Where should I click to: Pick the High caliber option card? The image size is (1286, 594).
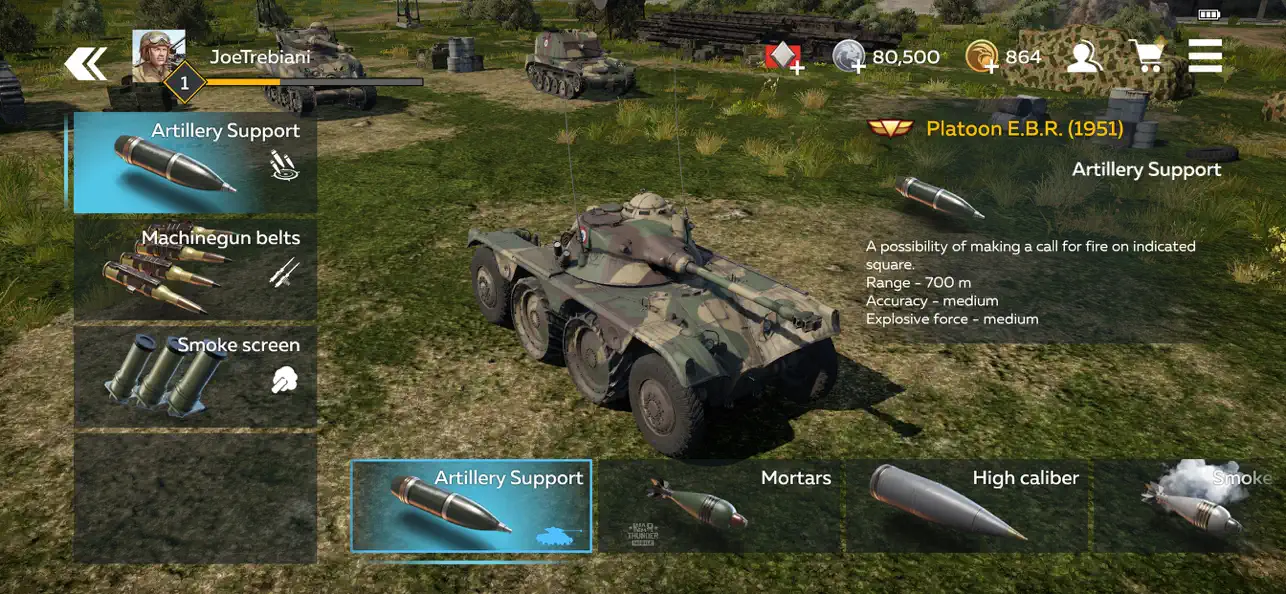click(966, 506)
